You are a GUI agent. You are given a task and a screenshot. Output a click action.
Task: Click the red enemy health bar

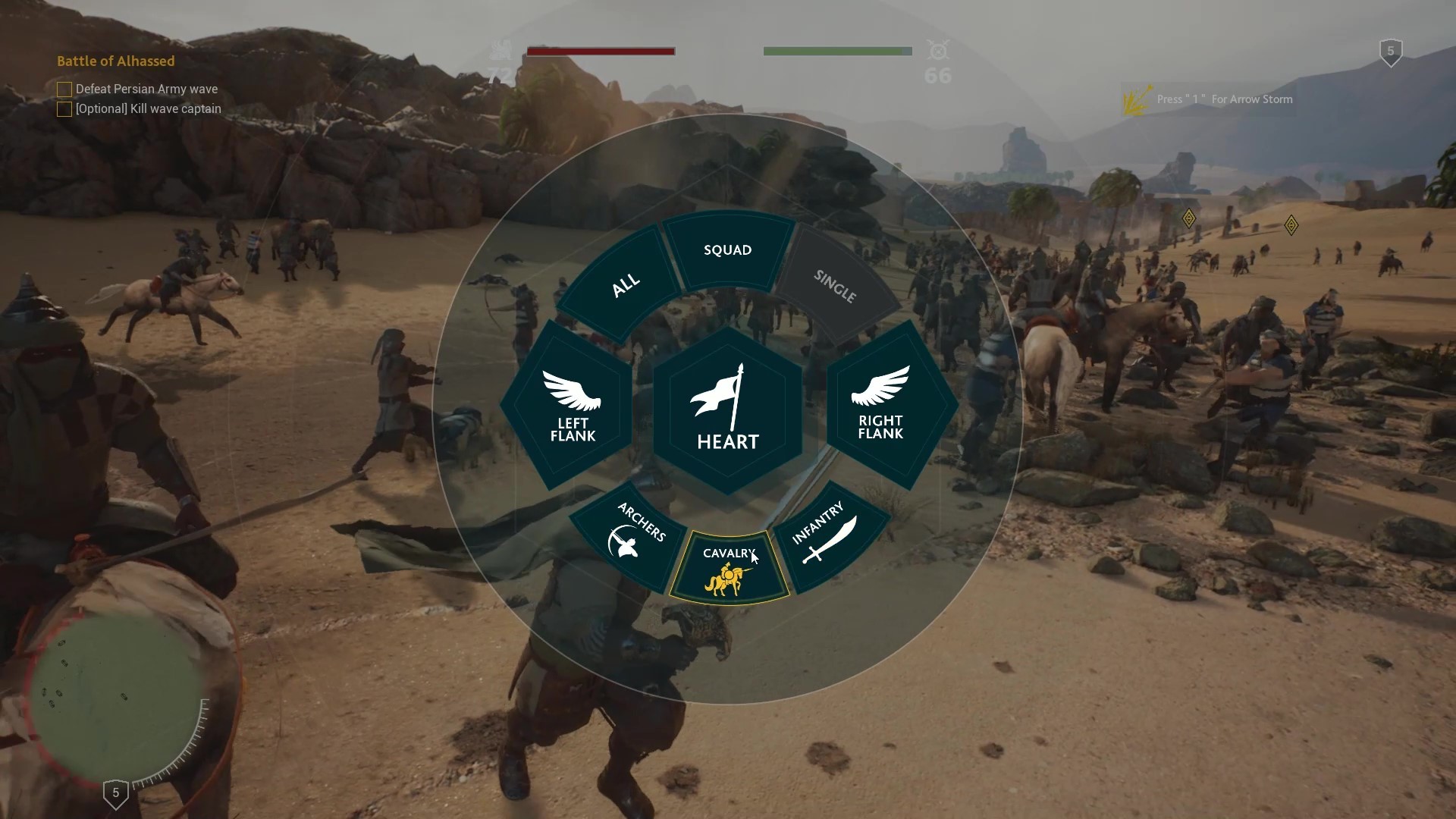[601, 51]
